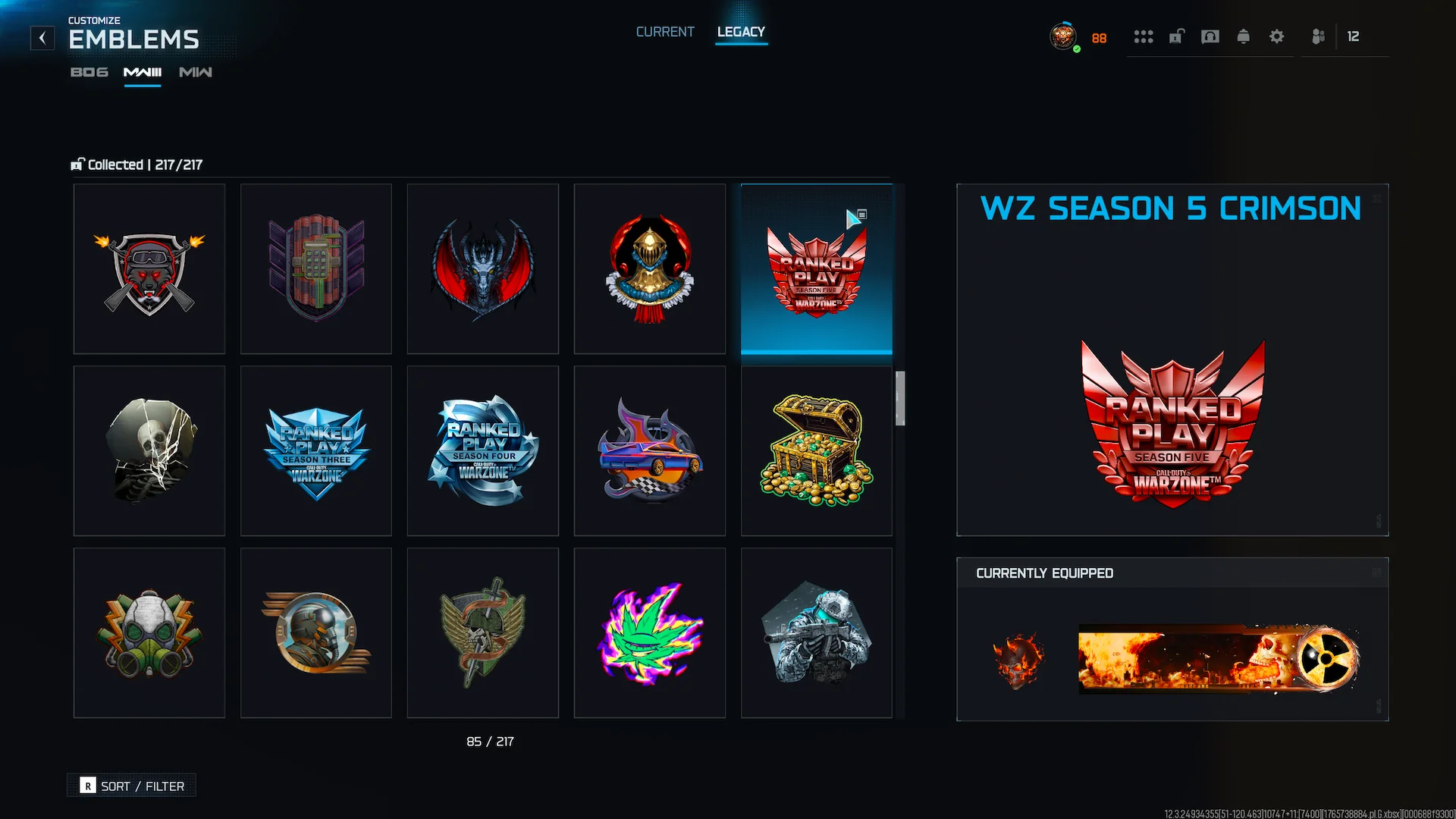1456x819 pixels.
Task: Select the cracked skull emblem
Action: click(x=149, y=451)
